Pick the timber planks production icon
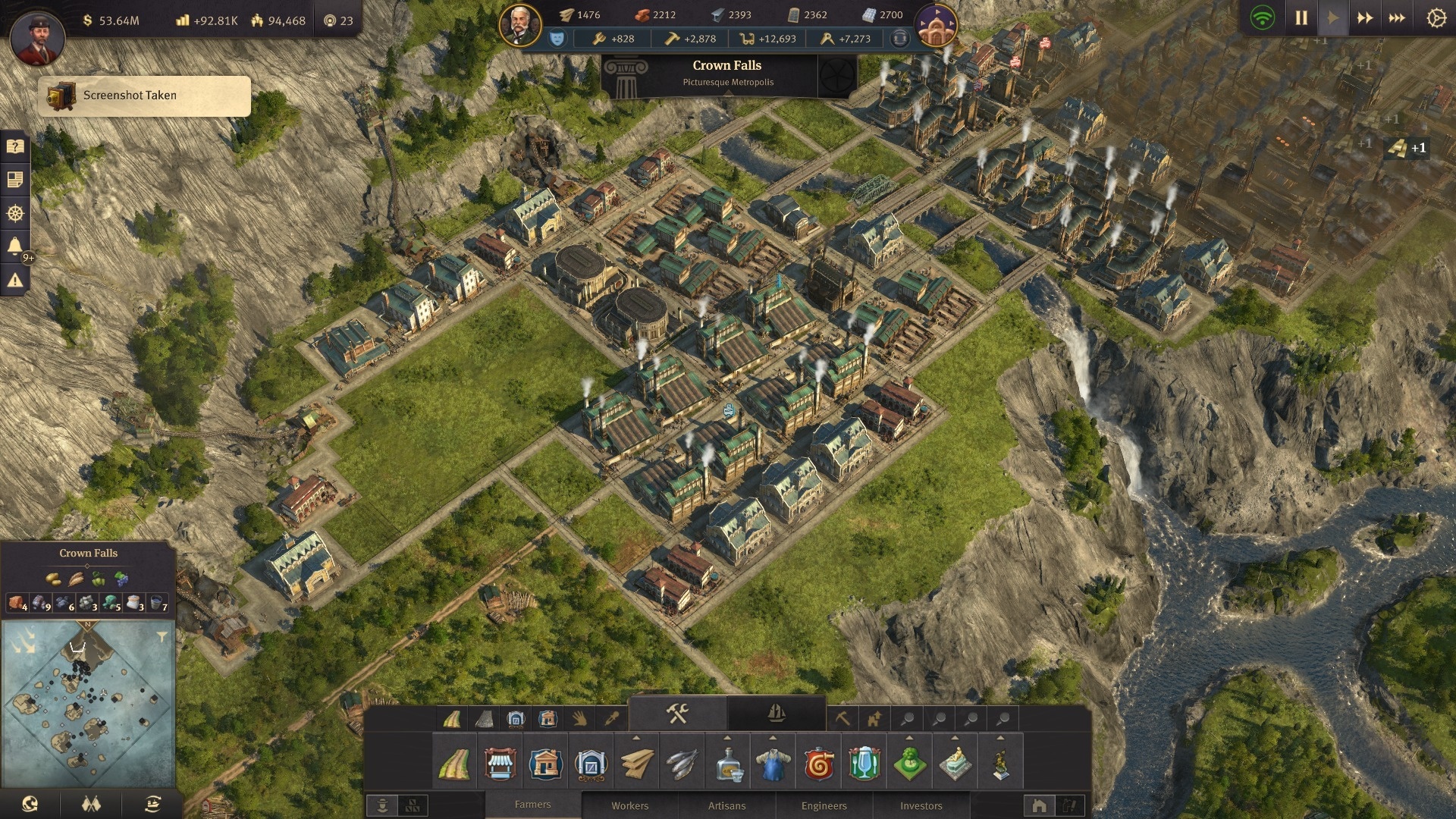The height and width of the screenshot is (819, 1456). (636, 764)
